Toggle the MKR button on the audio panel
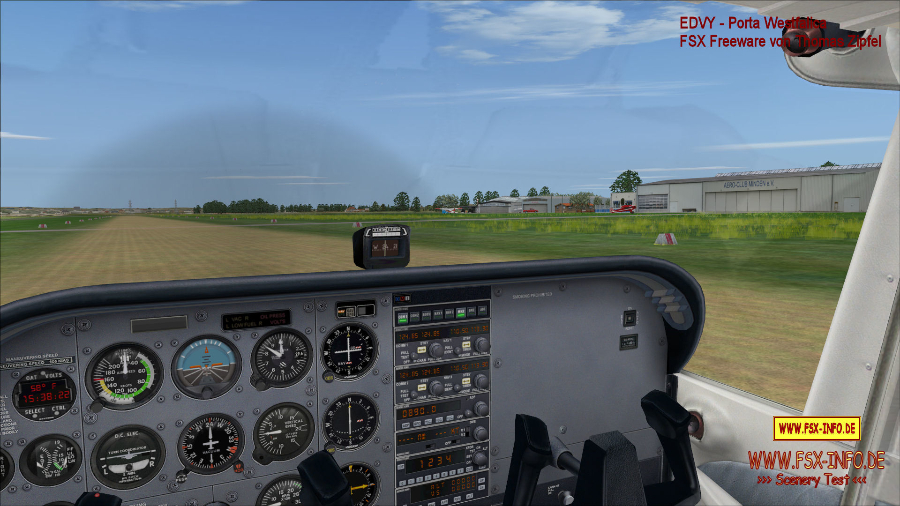The image size is (900, 506). point(459,314)
